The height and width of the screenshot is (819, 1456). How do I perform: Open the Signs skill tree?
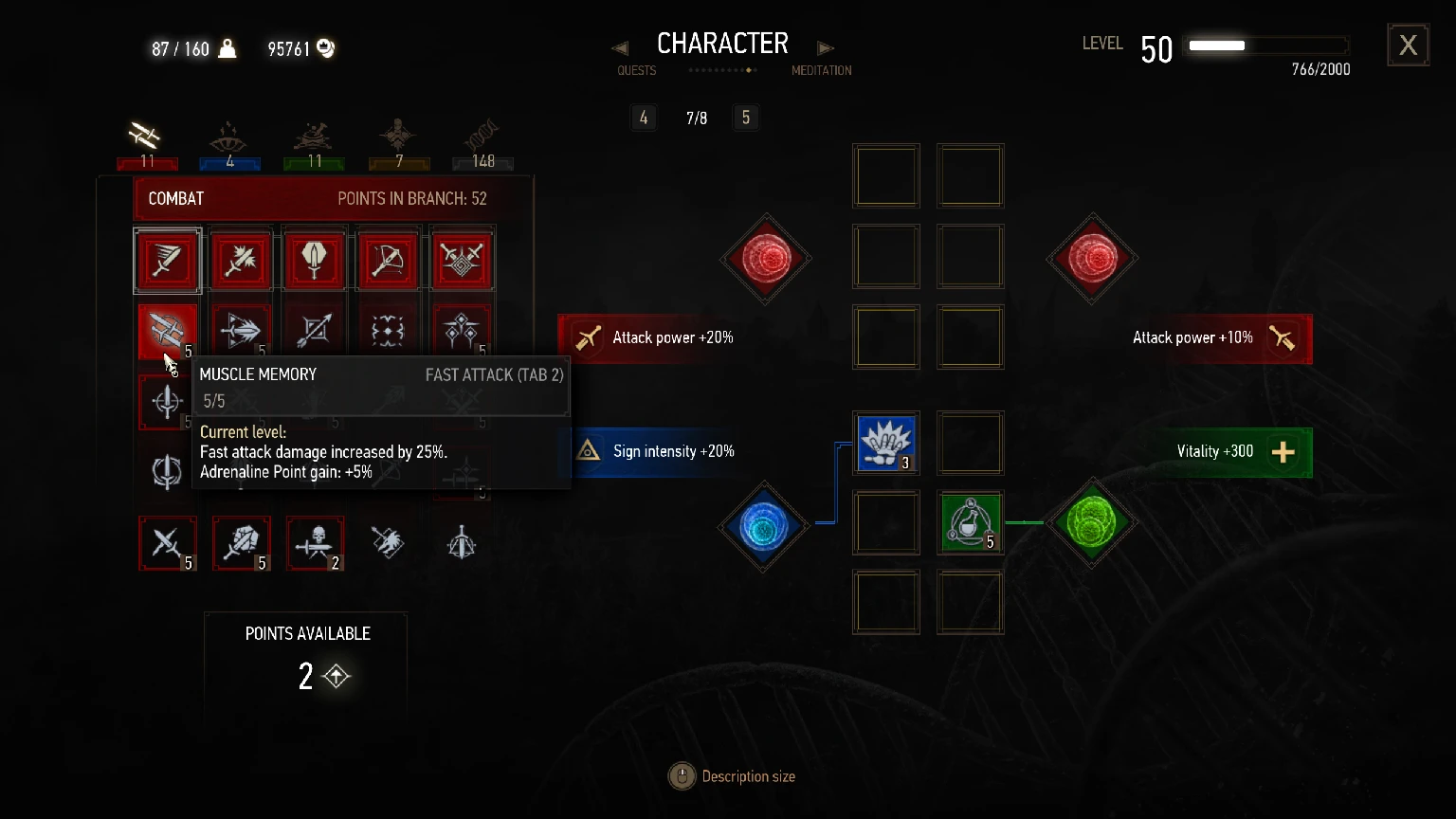[x=229, y=142]
